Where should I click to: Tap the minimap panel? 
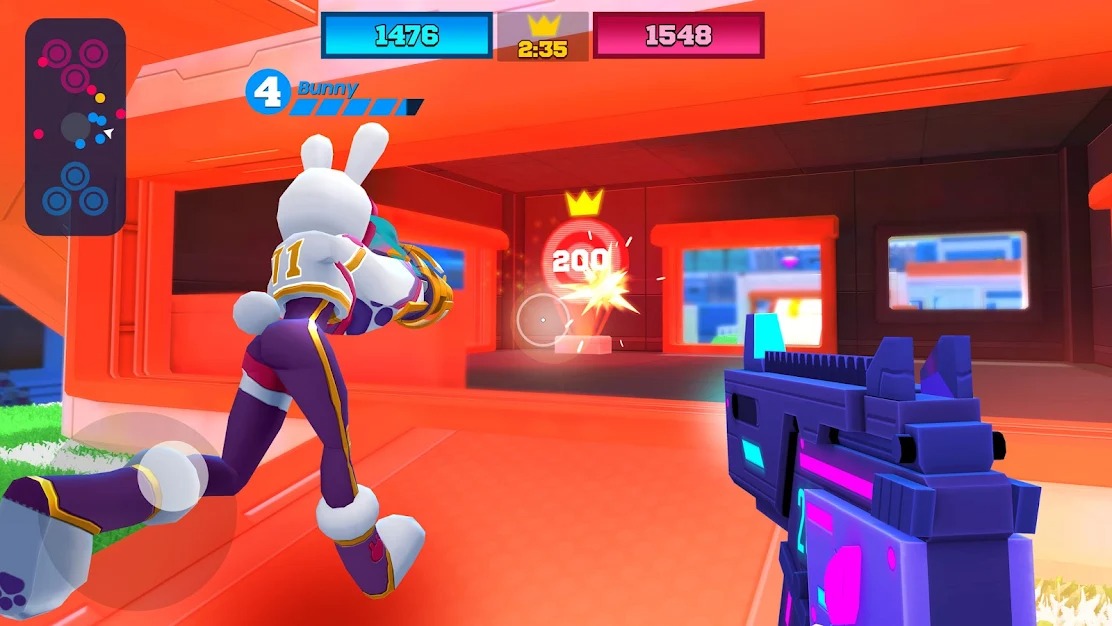point(75,127)
